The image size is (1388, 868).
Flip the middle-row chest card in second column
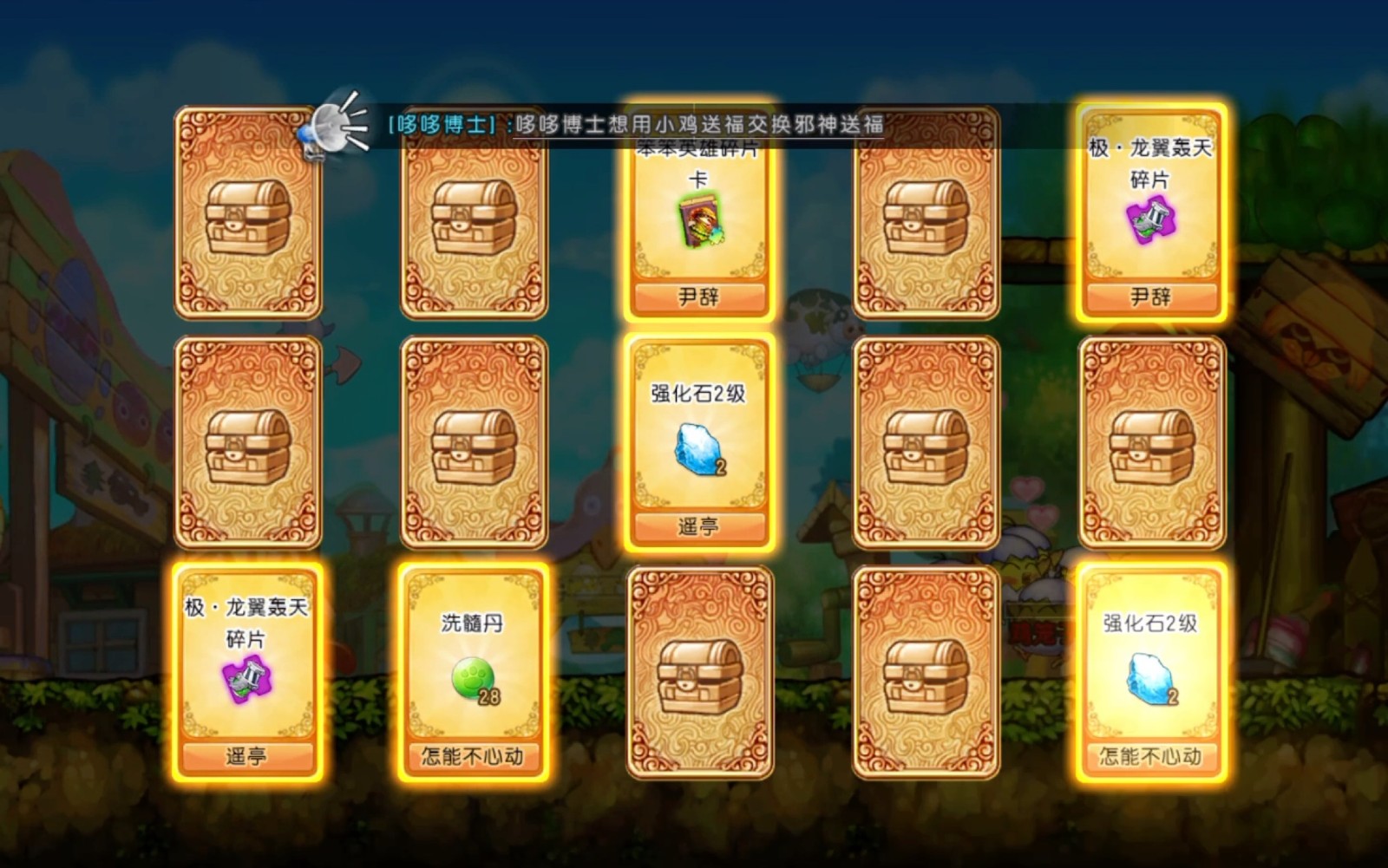471,444
